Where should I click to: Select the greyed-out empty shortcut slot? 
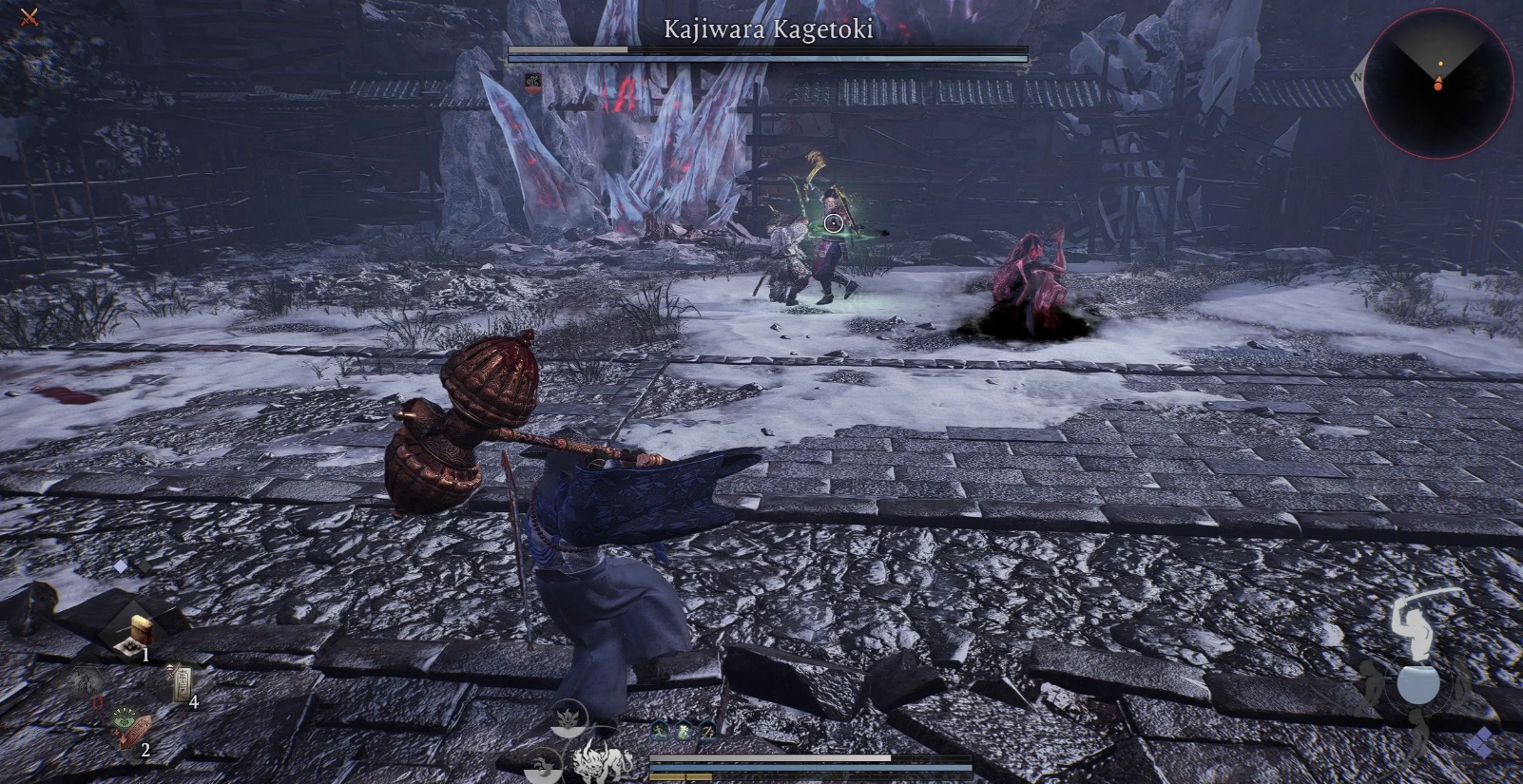tap(87, 683)
